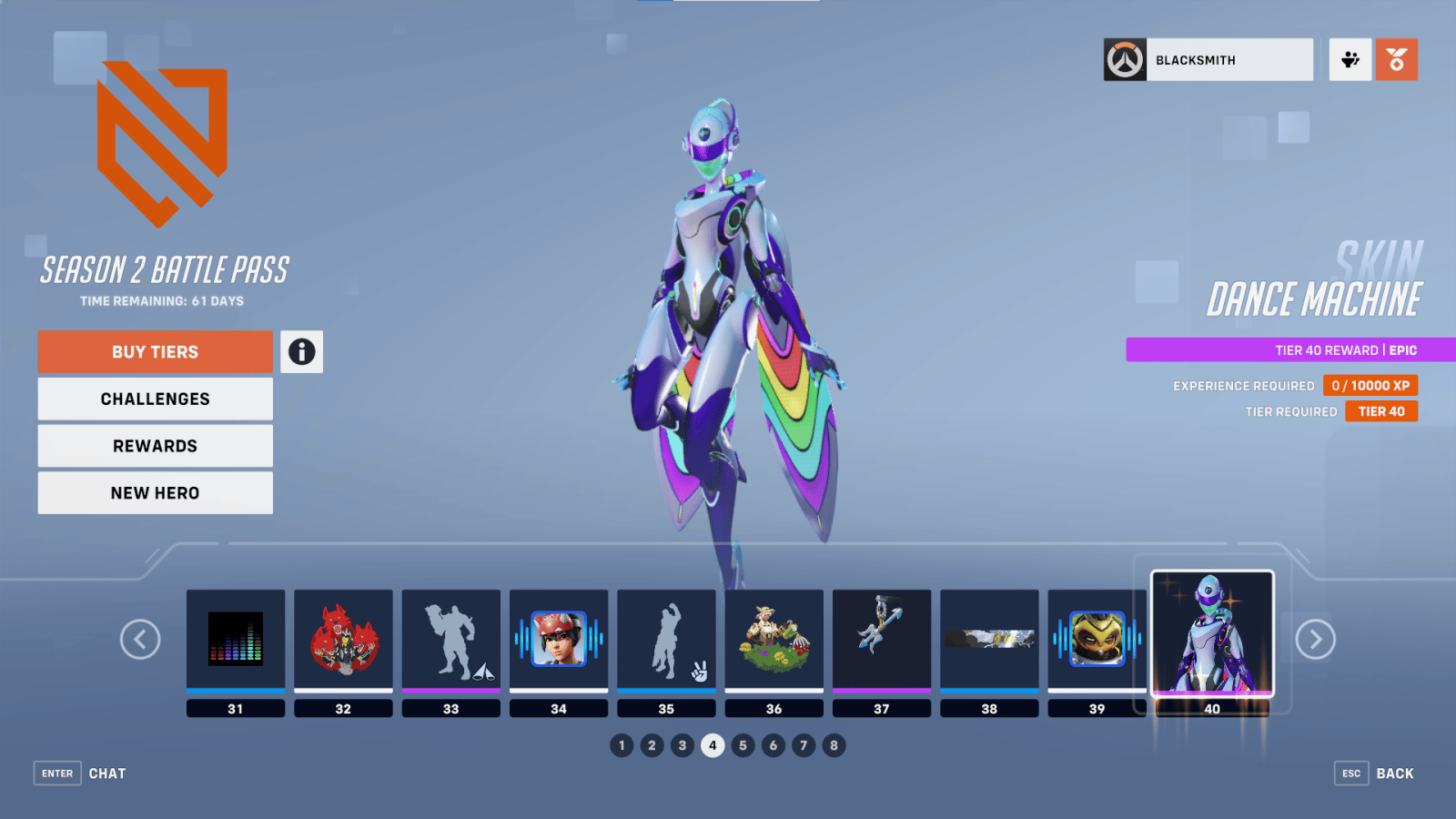Open challenges via the orange medal icon
1456x819 pixels.
[1397, 58]
